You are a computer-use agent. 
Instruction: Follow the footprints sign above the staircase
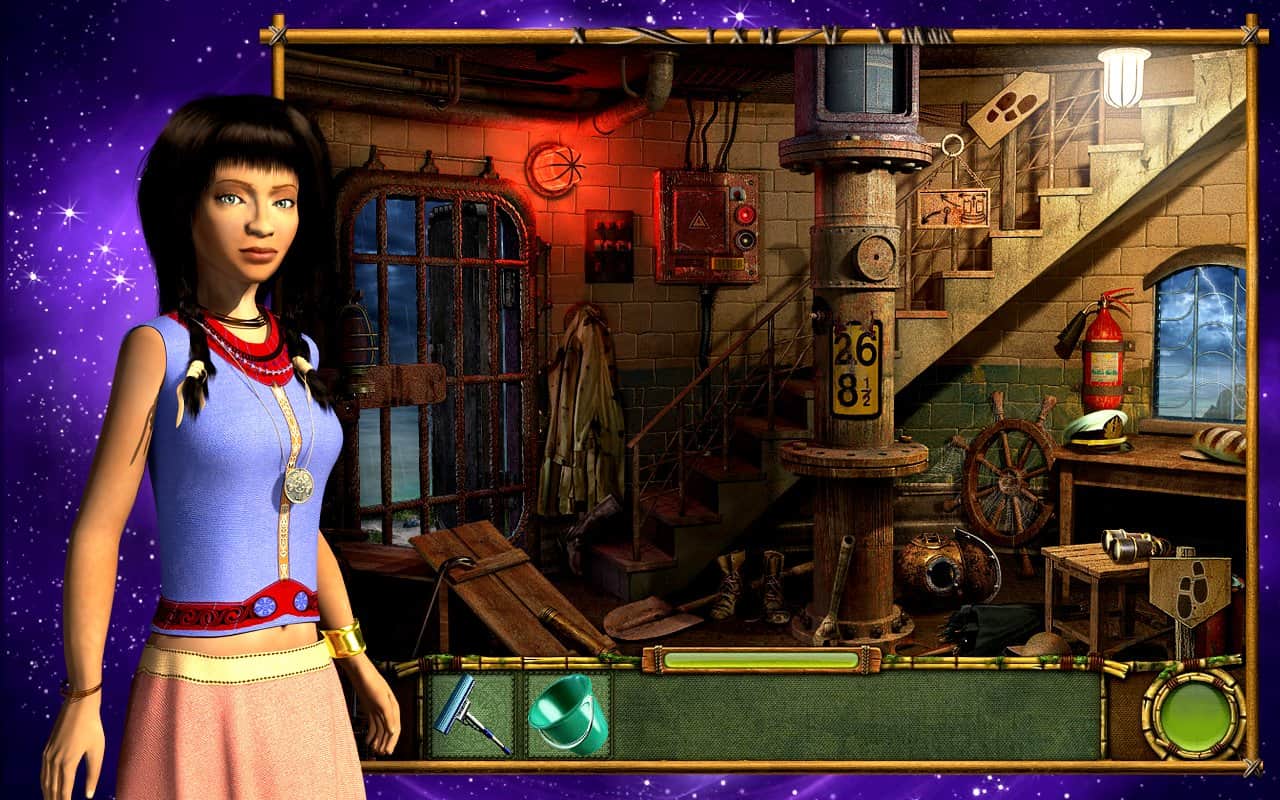pos(1008,109)
